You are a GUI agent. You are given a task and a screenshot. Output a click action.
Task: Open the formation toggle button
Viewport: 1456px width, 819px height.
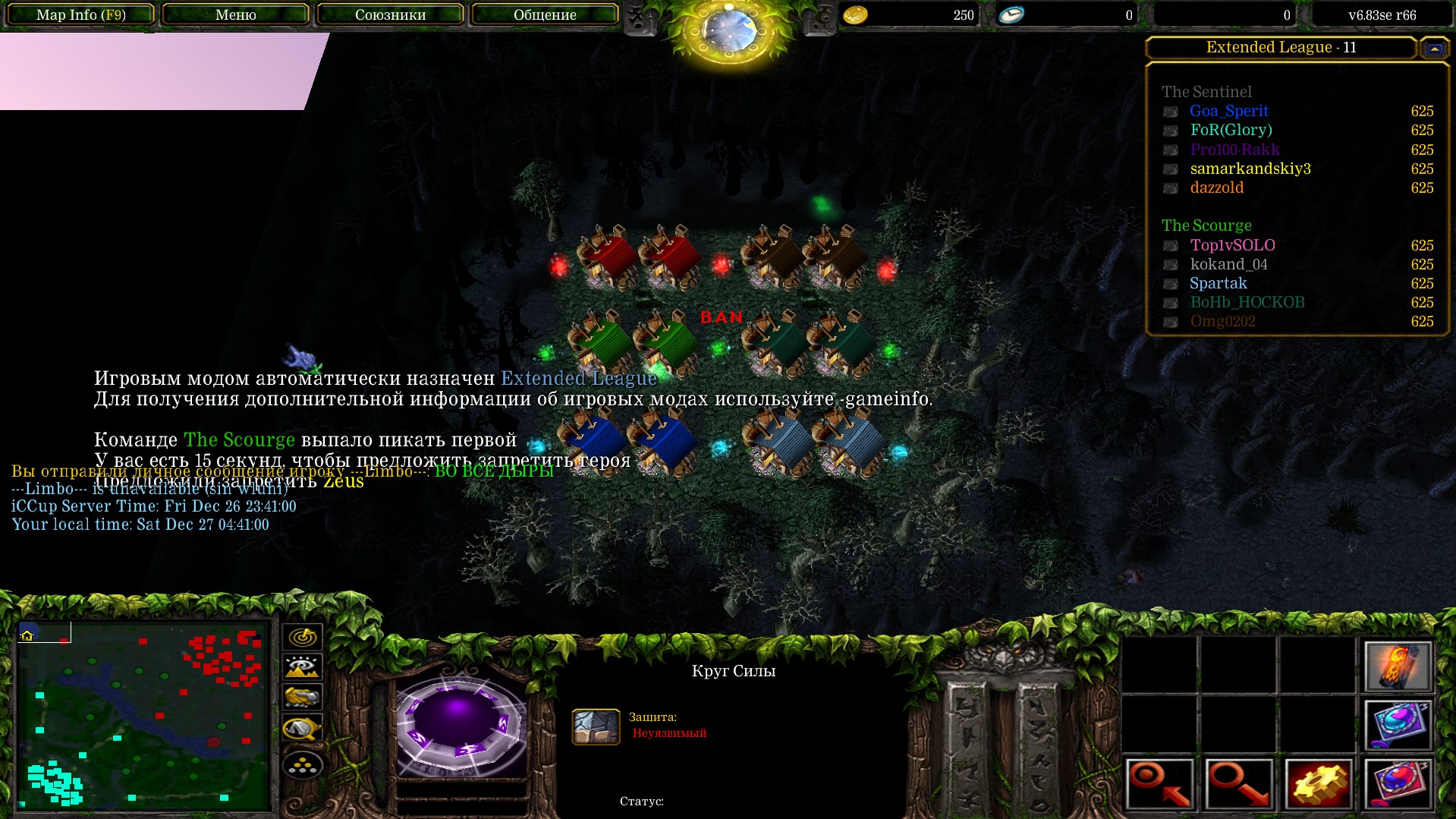click(302, 765)
